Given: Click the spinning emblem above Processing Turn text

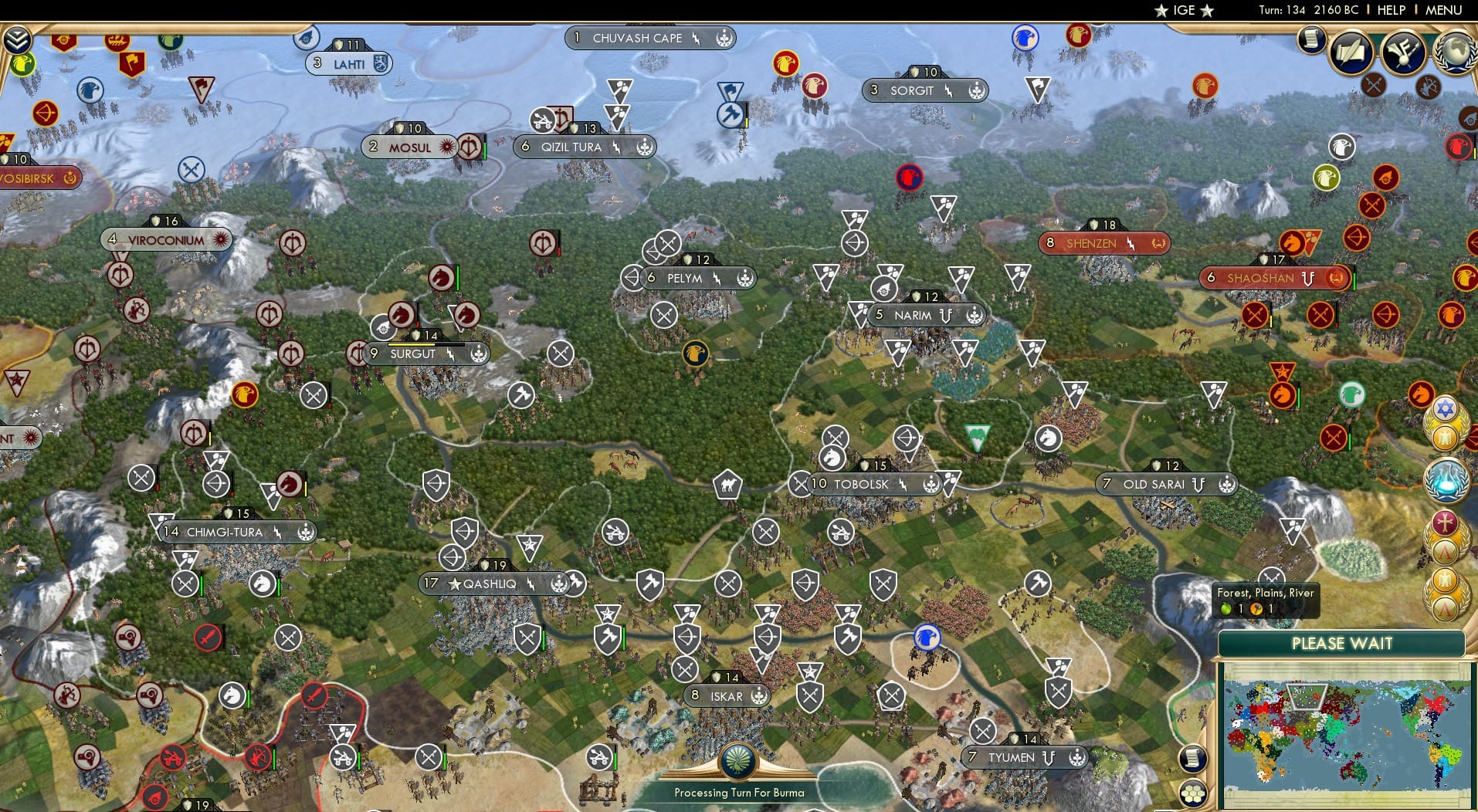Looking at the screenshot, I should pyautogui.click(x=738, y=760).
